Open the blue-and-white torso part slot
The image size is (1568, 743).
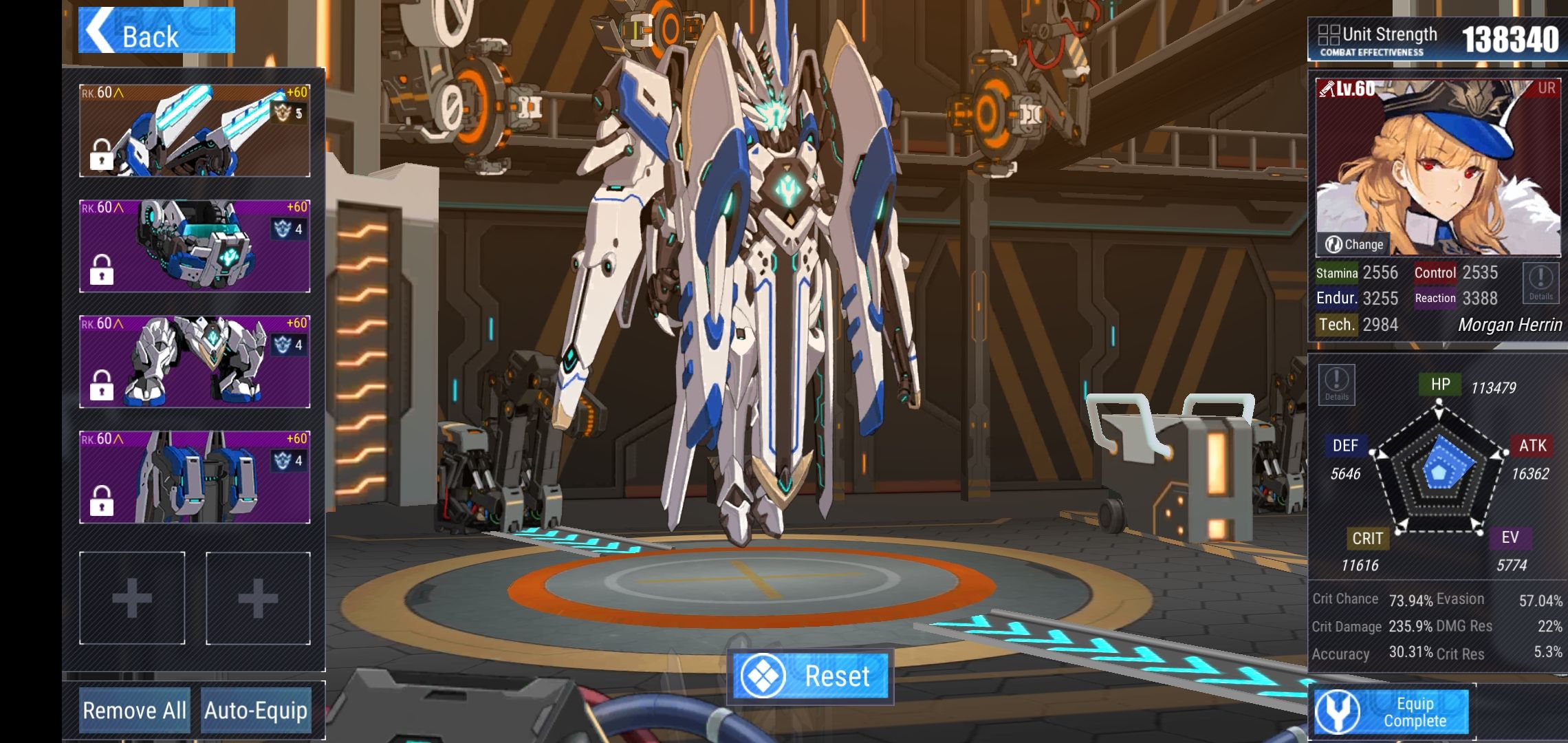click(x=195, y=246)
